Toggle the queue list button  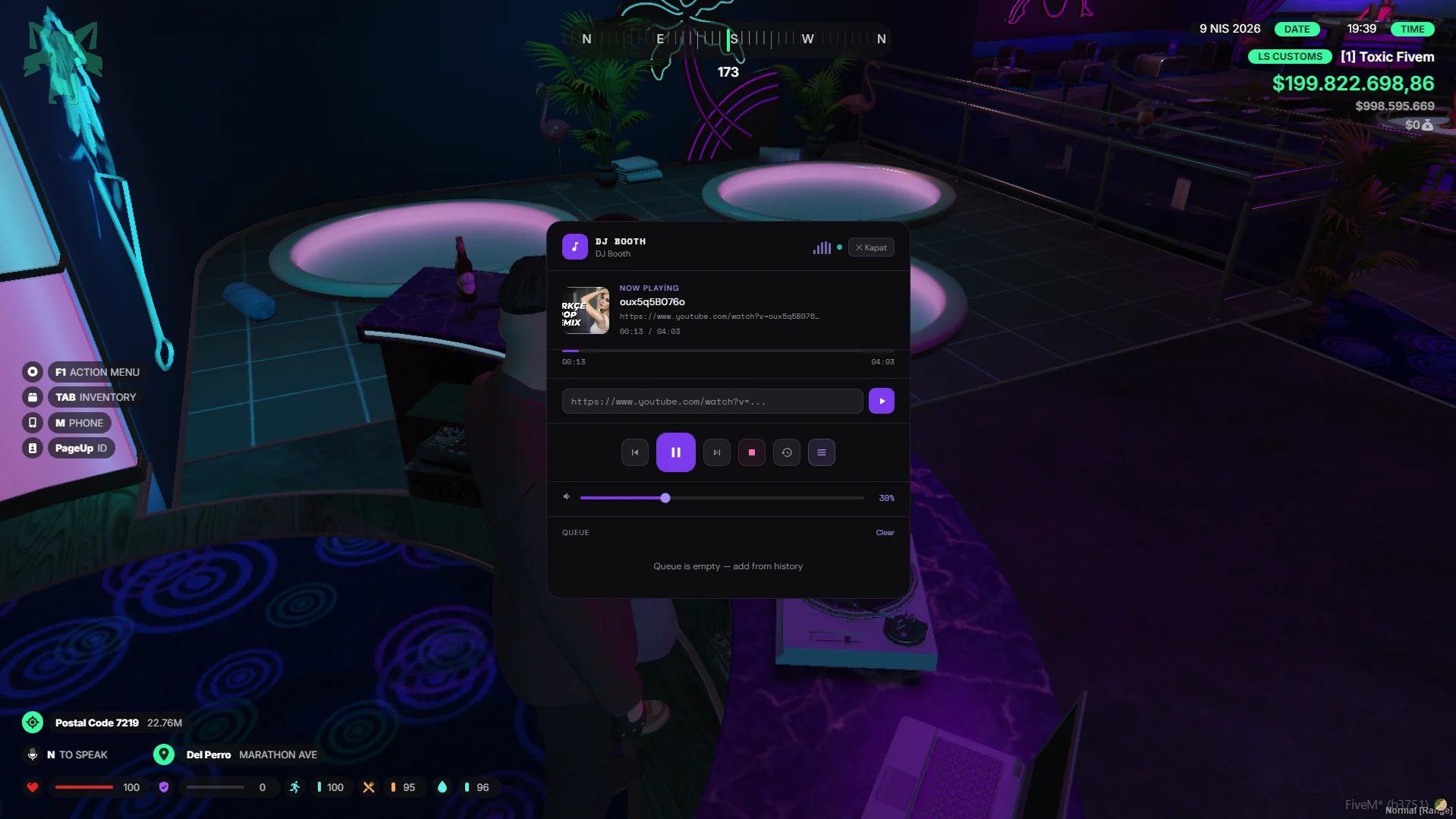point(821,452)
